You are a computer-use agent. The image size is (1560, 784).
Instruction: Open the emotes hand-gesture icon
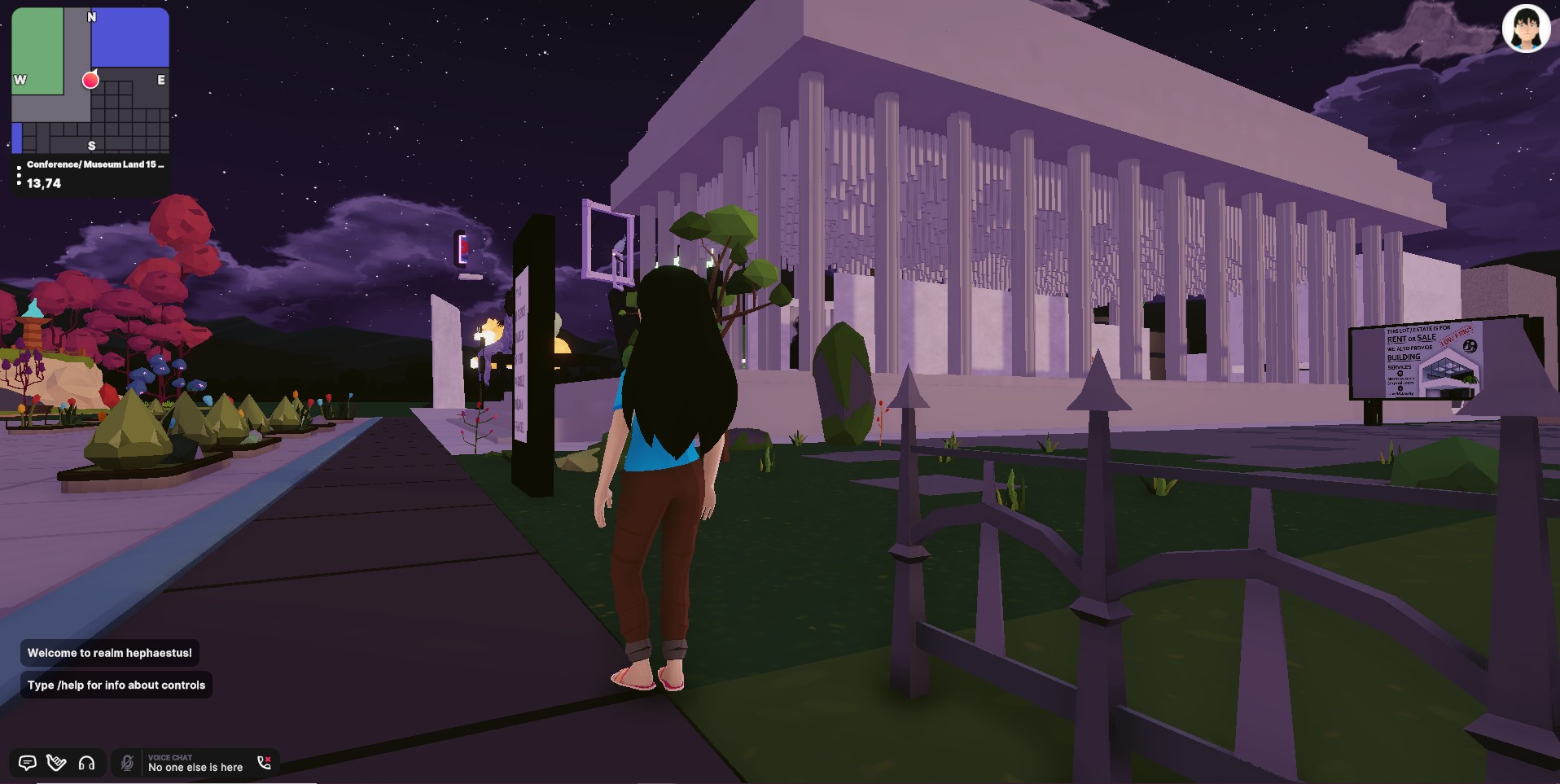click(56, 763)
